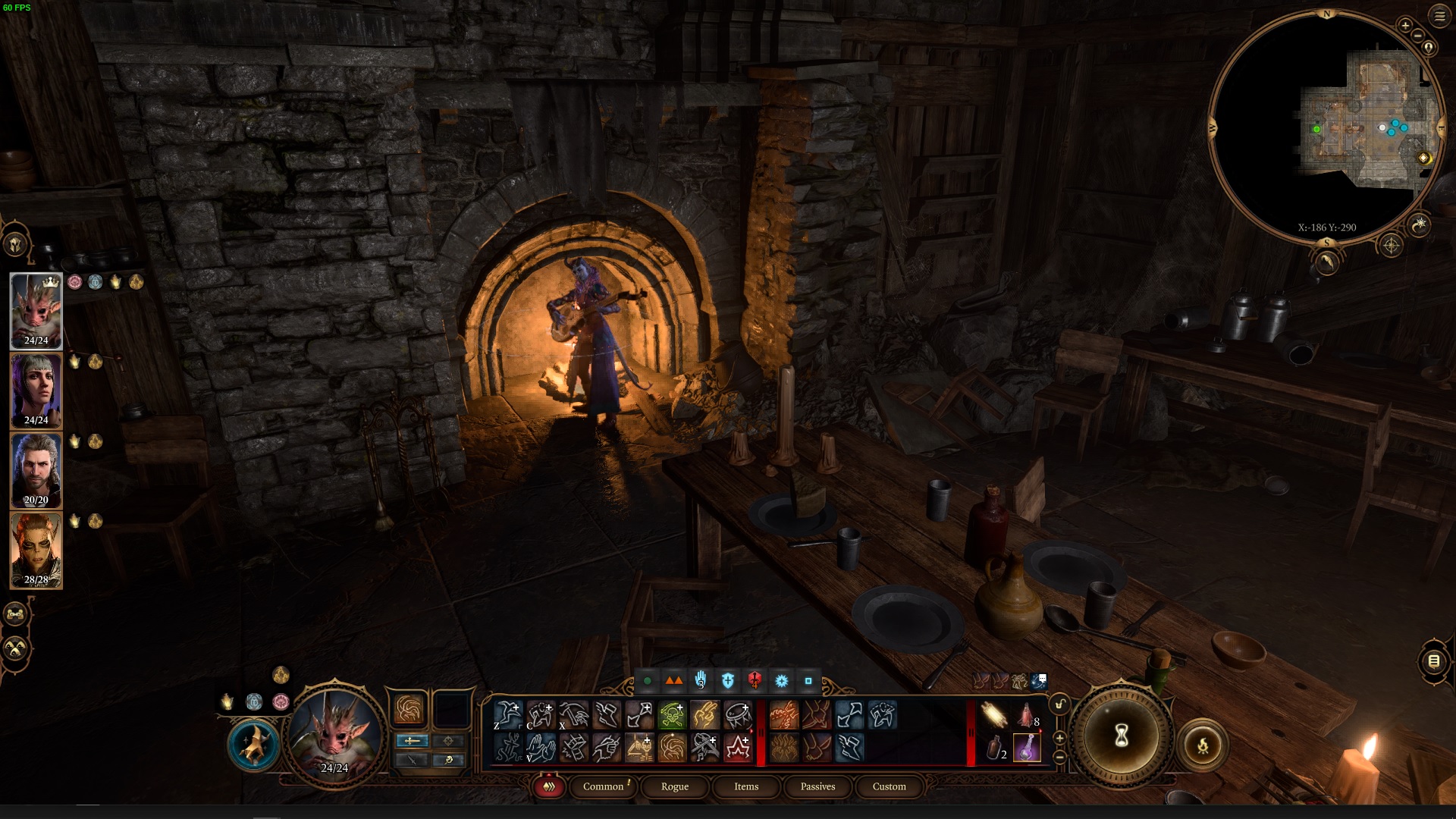Select the Items hotbar tab
1456x819 pixels.
(745, 786)
